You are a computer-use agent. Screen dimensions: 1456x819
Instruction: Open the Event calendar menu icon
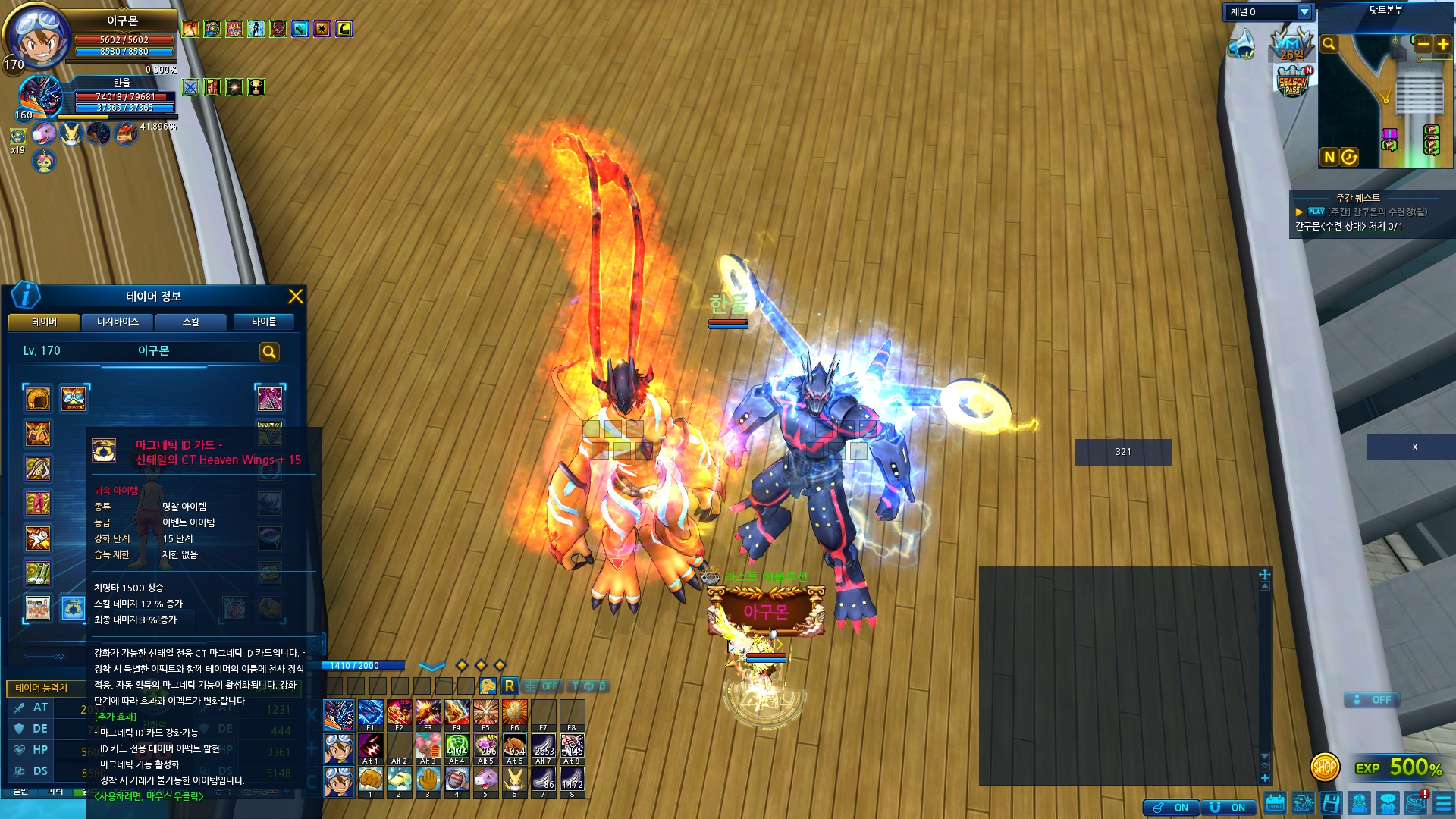[1275, 804]
